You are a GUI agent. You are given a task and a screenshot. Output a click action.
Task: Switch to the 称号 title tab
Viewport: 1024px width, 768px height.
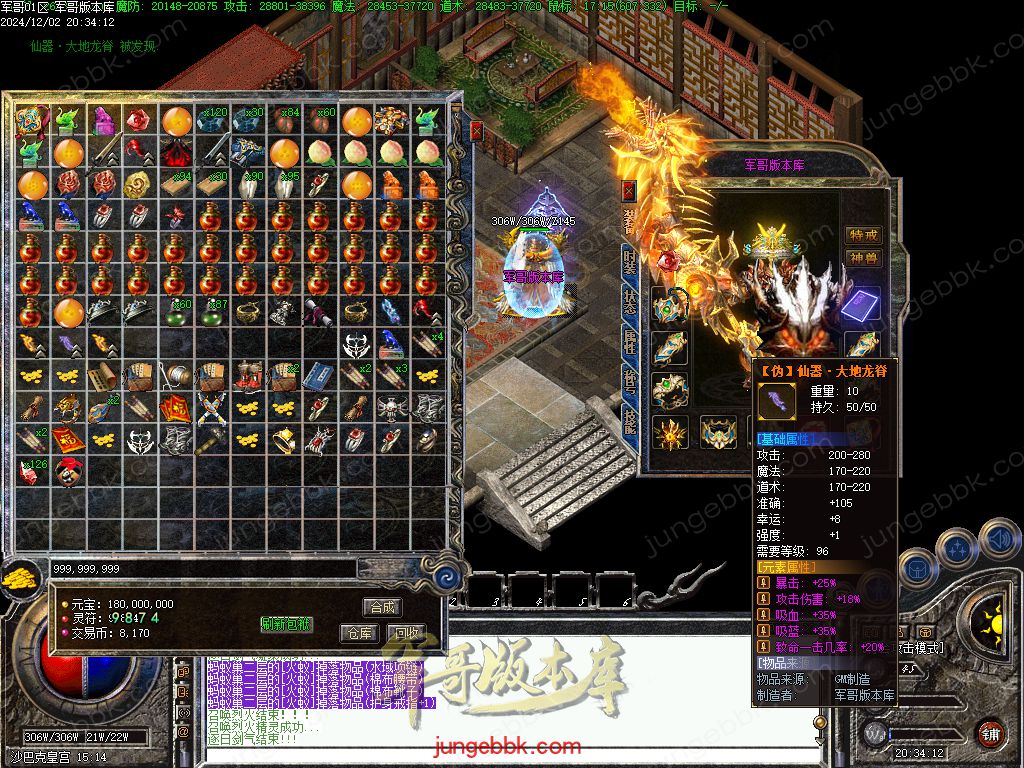point(629,383)
